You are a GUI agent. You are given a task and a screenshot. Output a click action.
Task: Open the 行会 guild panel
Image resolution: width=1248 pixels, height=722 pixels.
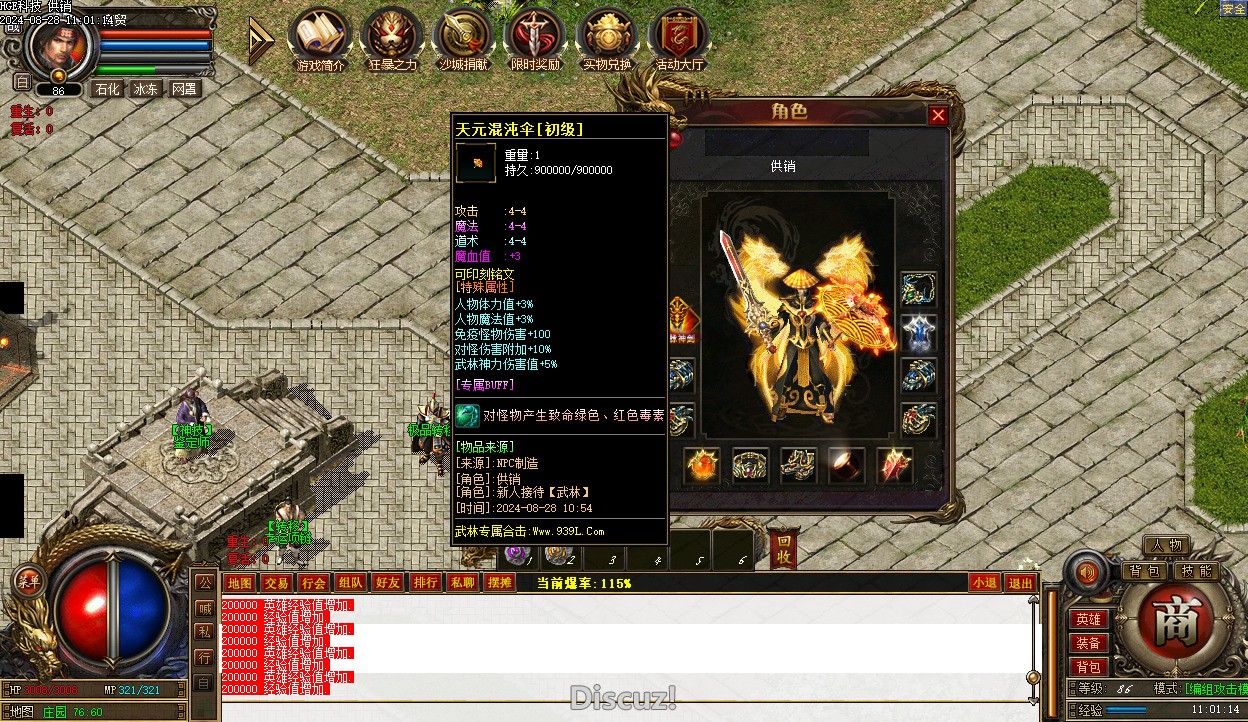click(x=313, y=583)
